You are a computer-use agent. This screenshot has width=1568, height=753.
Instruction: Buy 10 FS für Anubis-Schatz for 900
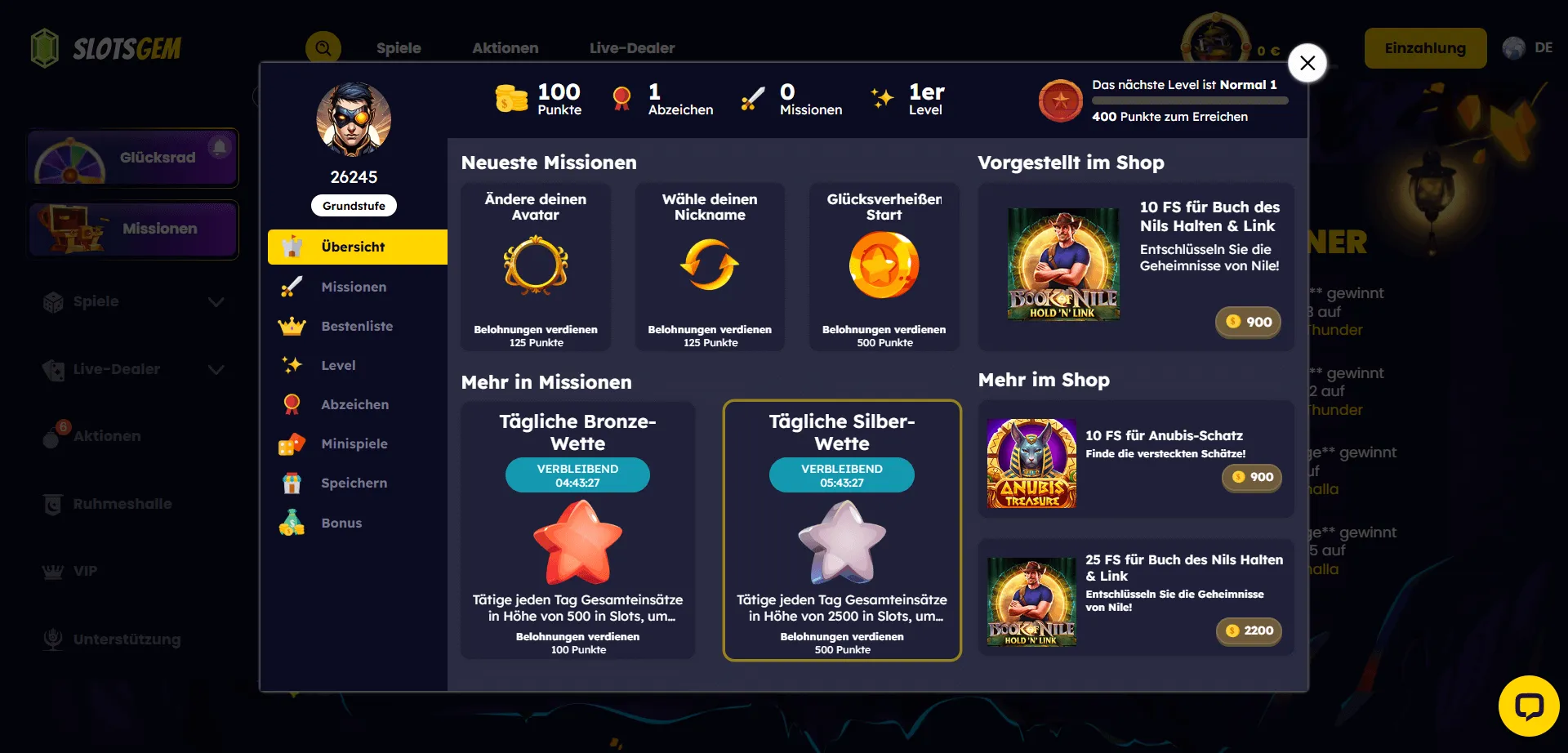[x=1252, y=478]
